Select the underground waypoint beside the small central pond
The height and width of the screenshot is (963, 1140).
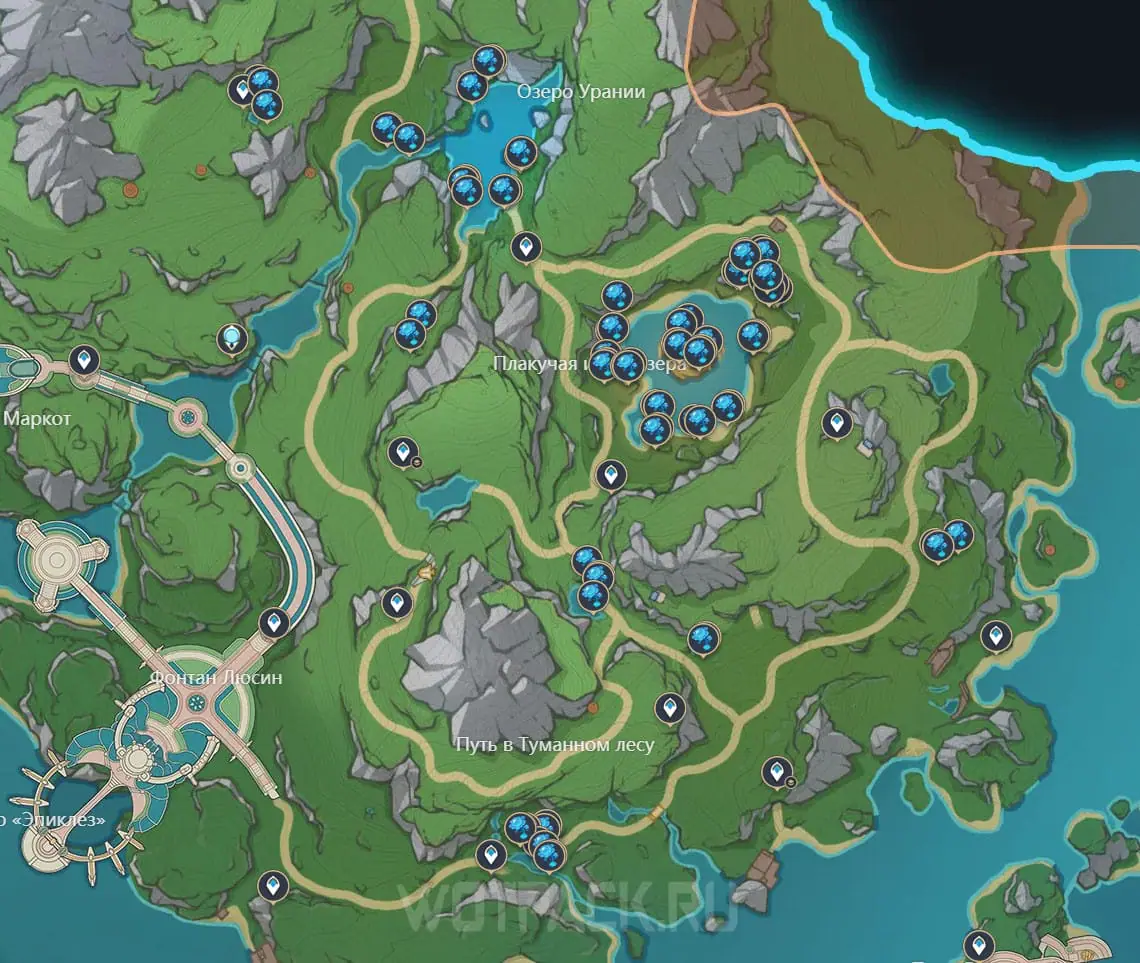pos(404,454)
